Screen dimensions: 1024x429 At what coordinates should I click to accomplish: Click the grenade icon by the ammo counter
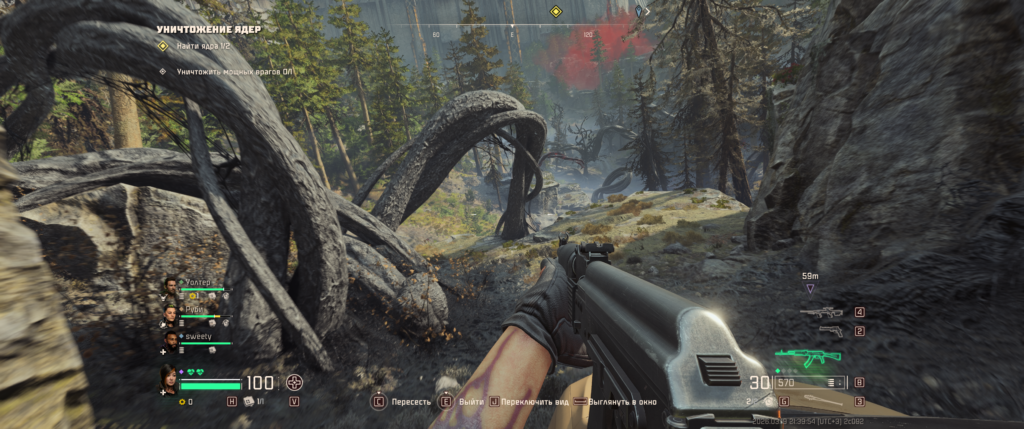(768, 401)
